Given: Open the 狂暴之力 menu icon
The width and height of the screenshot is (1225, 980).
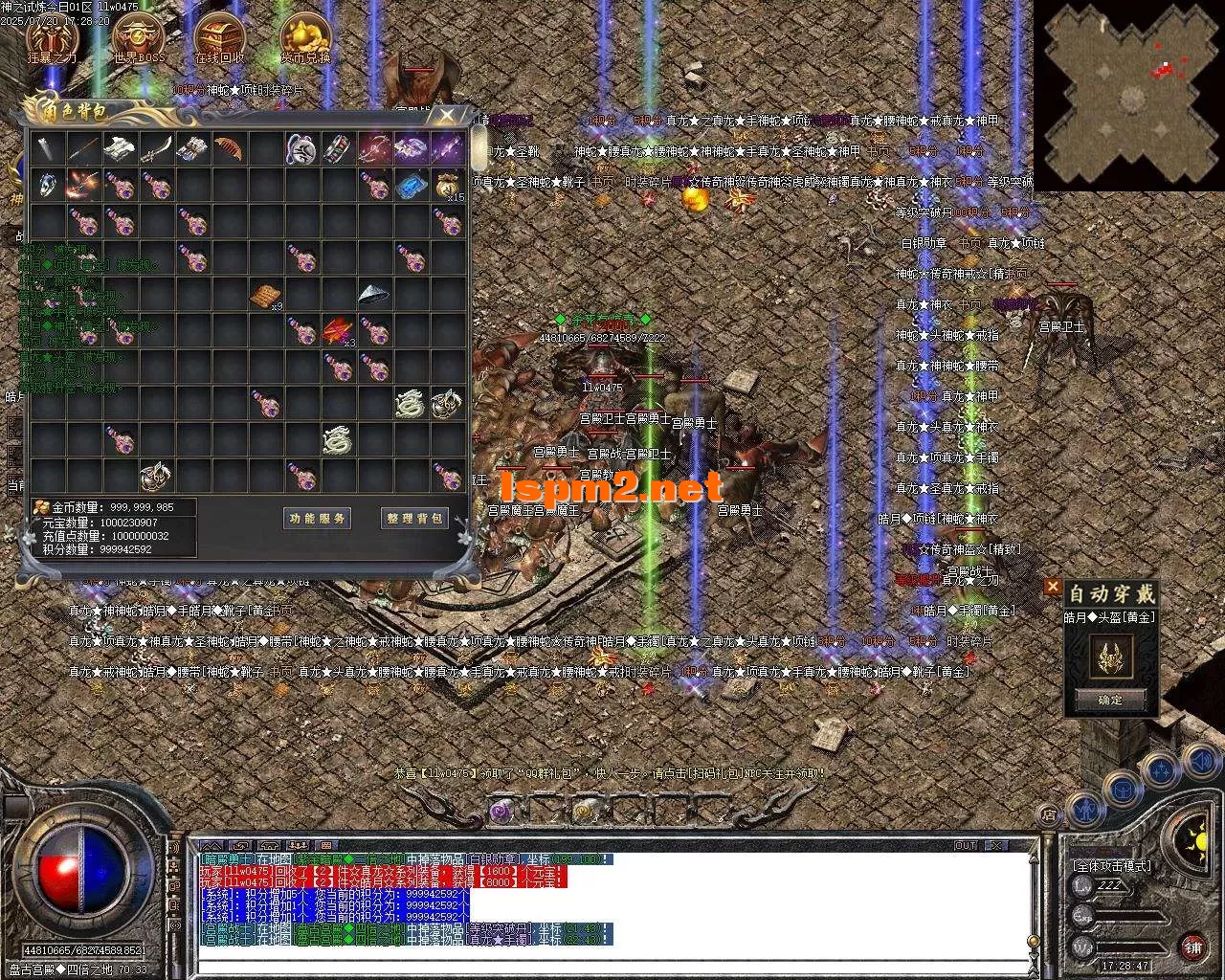Looking at the screenshot, I should [x=52, y=40].
